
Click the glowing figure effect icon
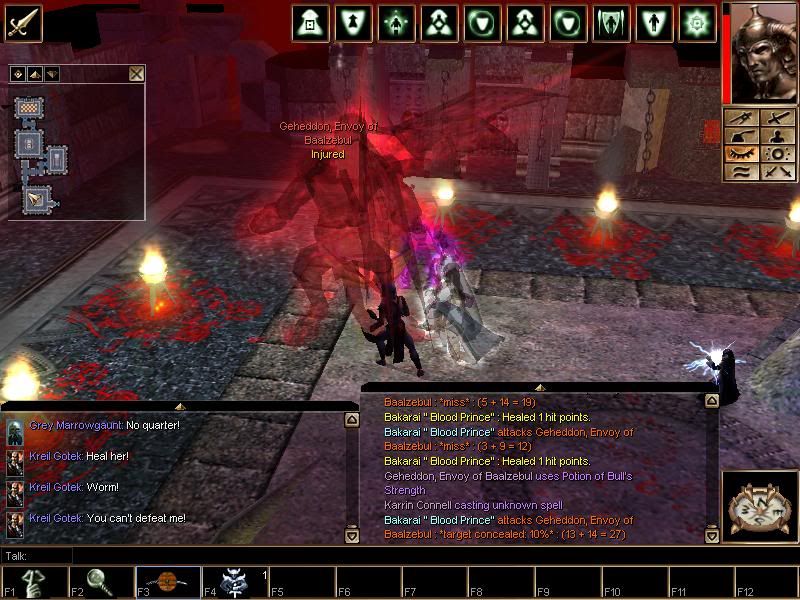tap(396, 22)
